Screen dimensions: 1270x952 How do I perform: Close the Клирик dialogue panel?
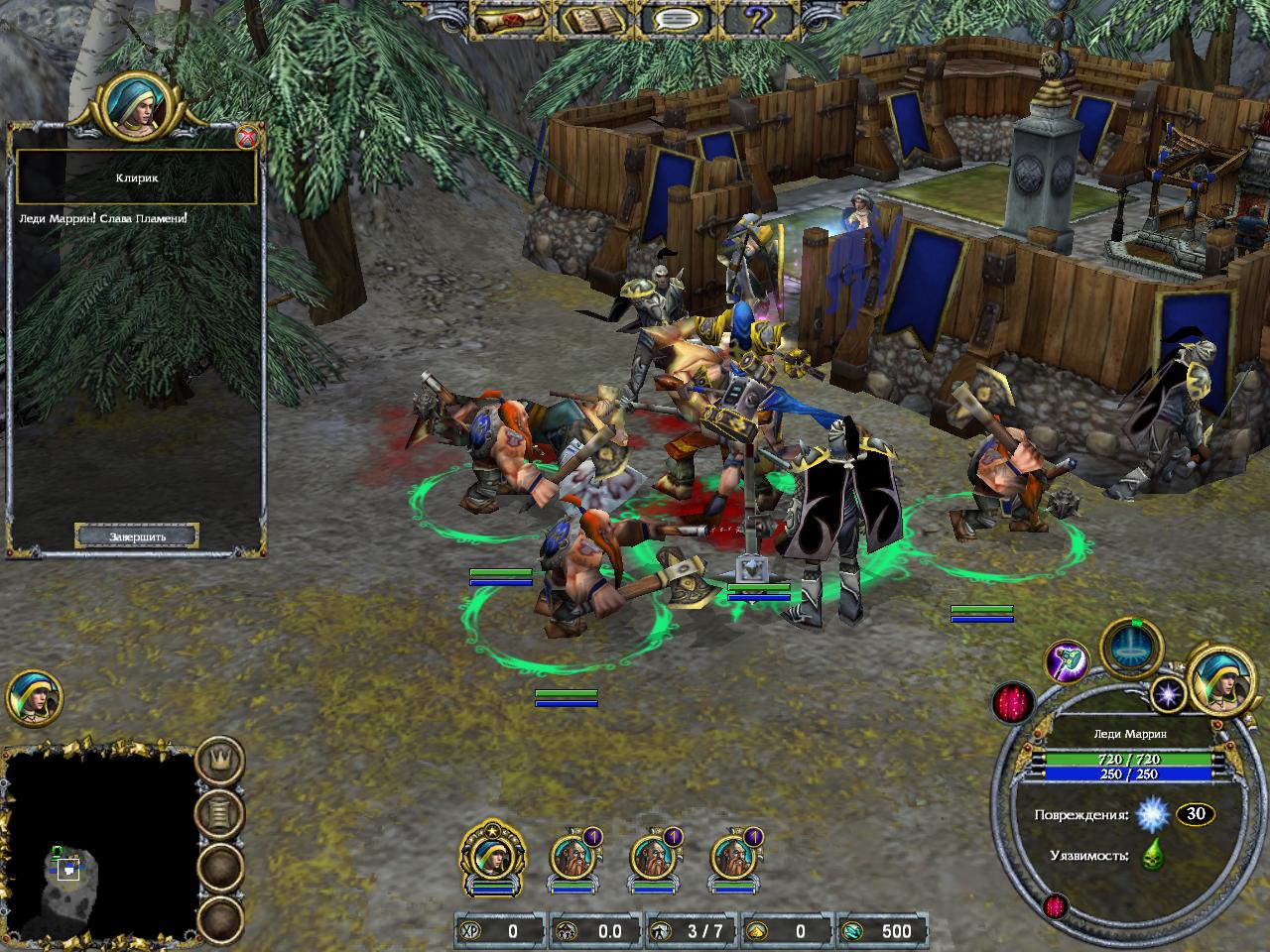[x=247, y=138]
